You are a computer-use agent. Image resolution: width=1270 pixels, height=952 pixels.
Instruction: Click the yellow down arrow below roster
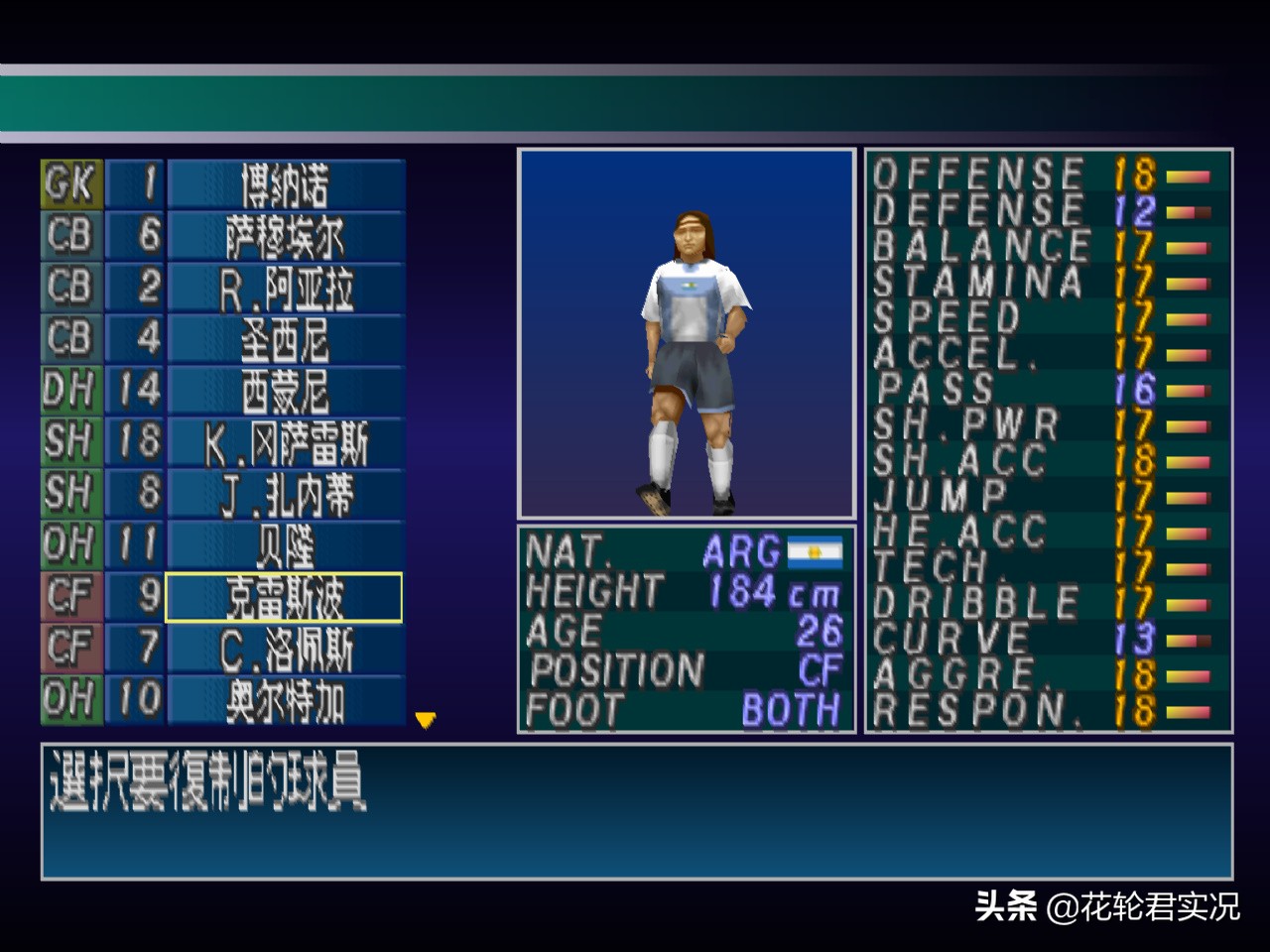[426, 720]
